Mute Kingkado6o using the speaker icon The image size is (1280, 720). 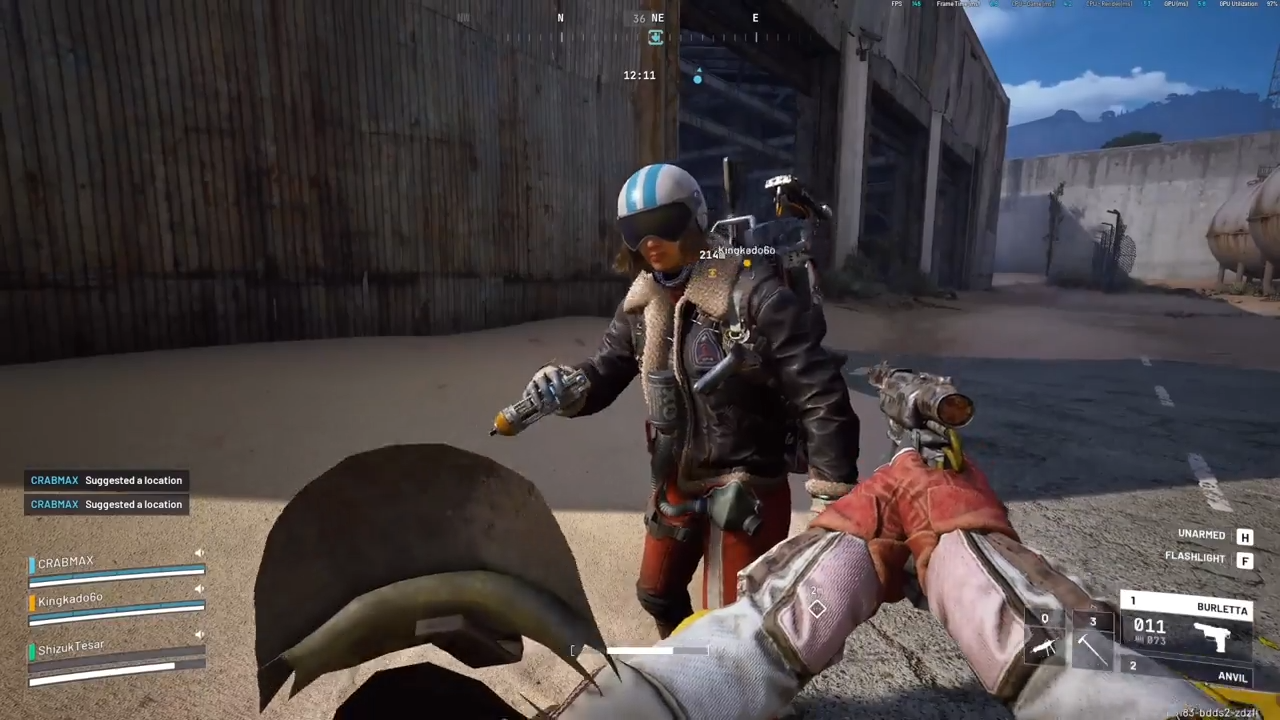[x=199, y=590]
